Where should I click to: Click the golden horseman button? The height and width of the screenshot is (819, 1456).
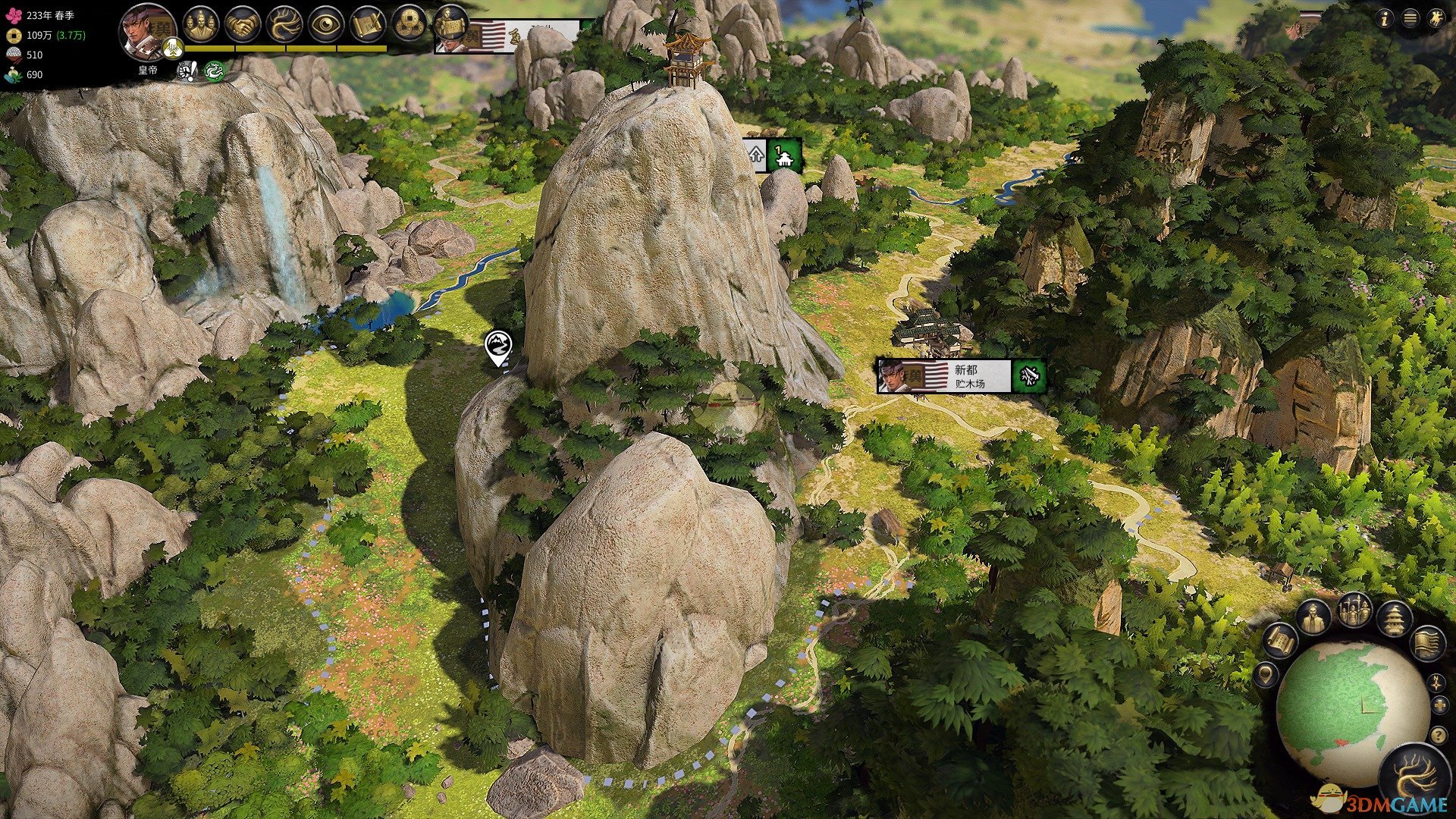point(1436,20)
